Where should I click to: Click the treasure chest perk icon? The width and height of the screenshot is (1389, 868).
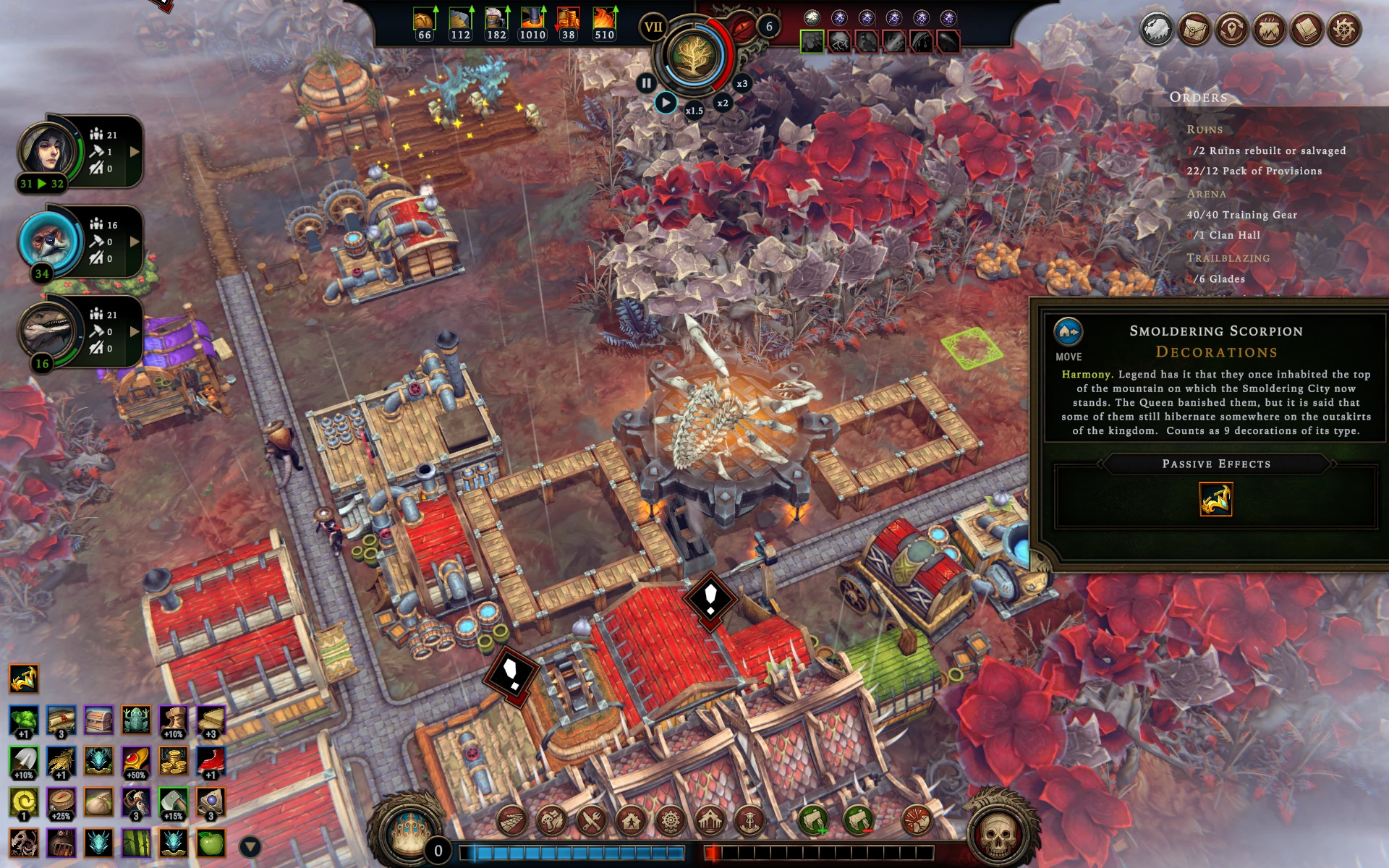pyautogui.click(x=98, y=720)
